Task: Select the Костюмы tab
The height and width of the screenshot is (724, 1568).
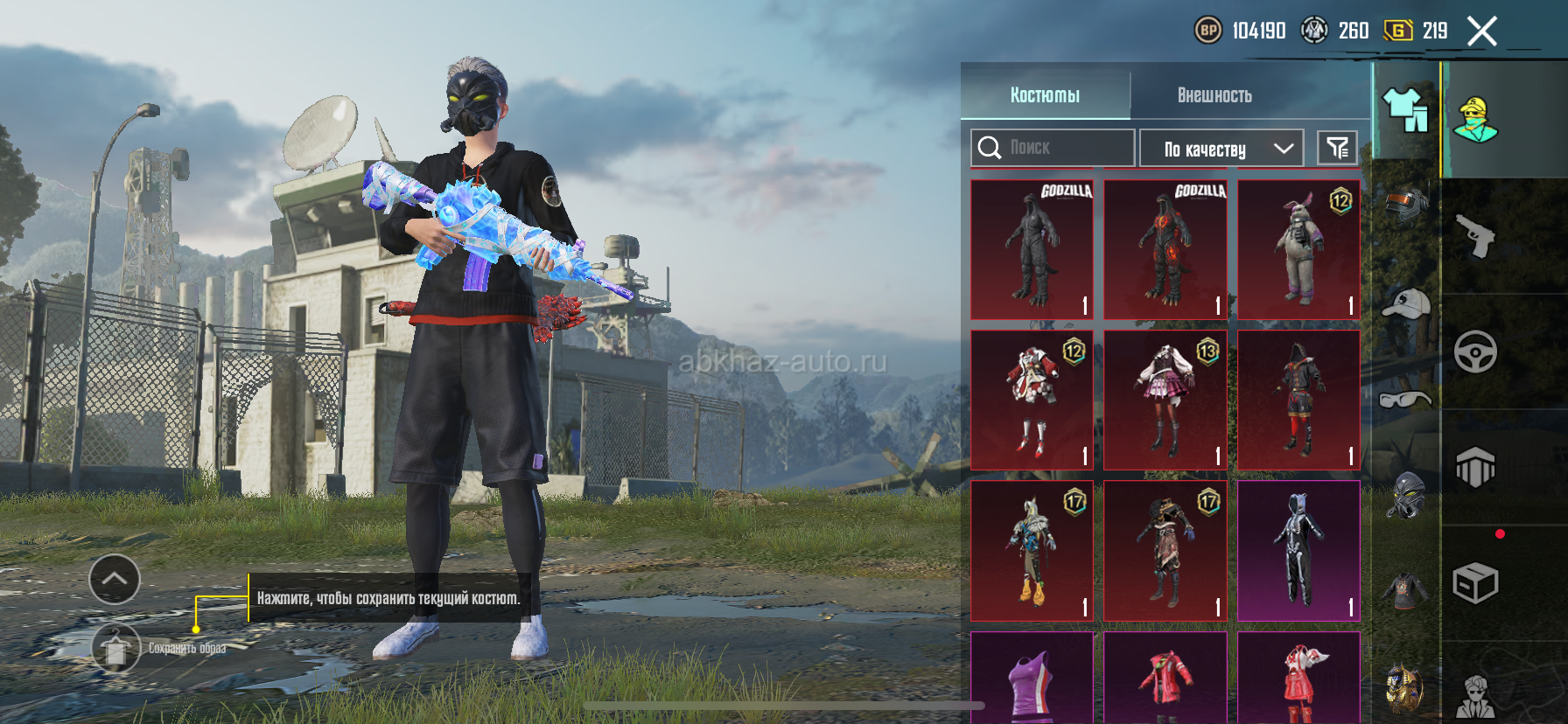Action: tap(1045, 95)
